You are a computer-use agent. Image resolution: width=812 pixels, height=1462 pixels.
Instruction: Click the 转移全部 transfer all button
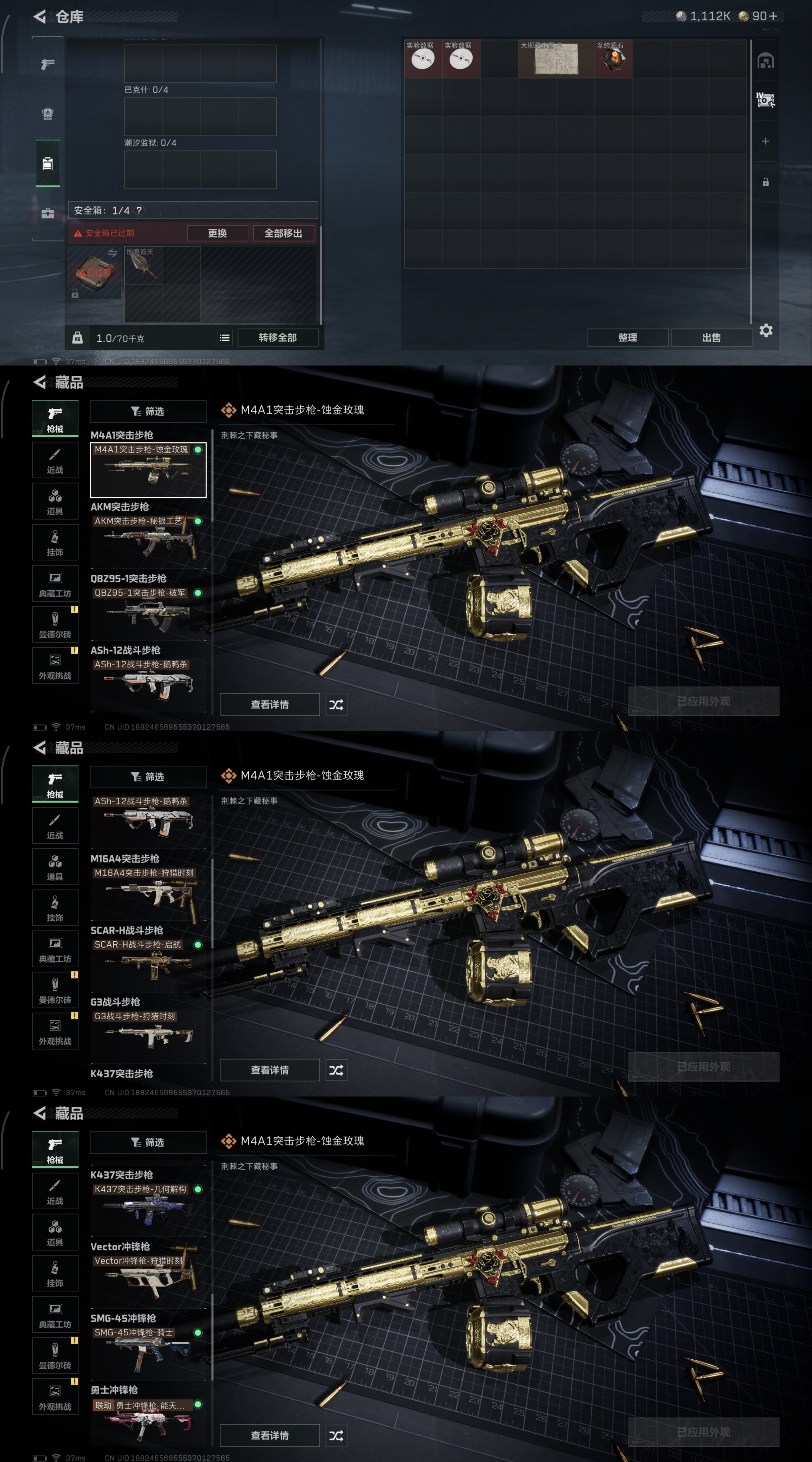[x=277, y=338]
